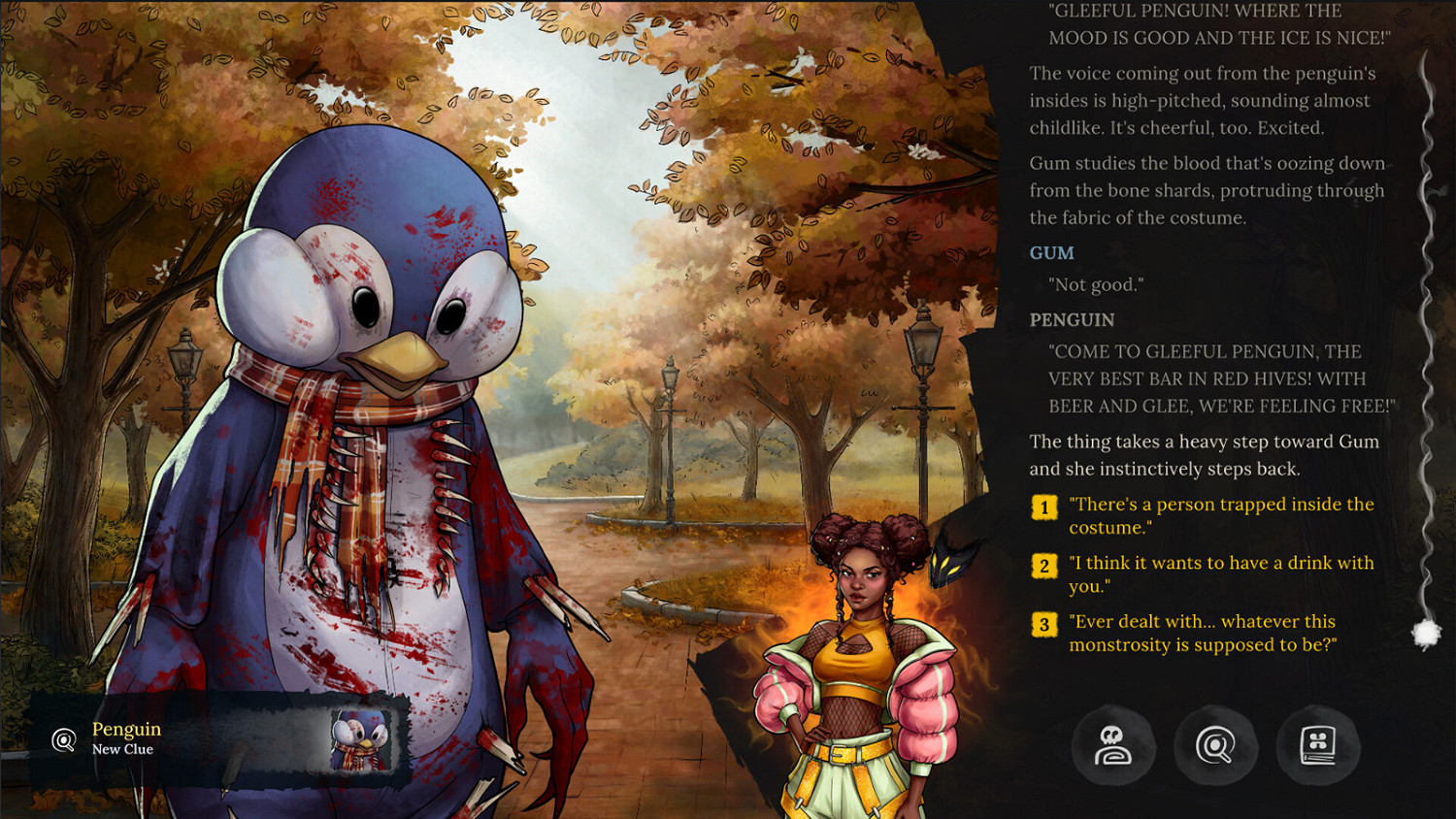Click the shadowy creature behind Gum

(x=947, y=563)
